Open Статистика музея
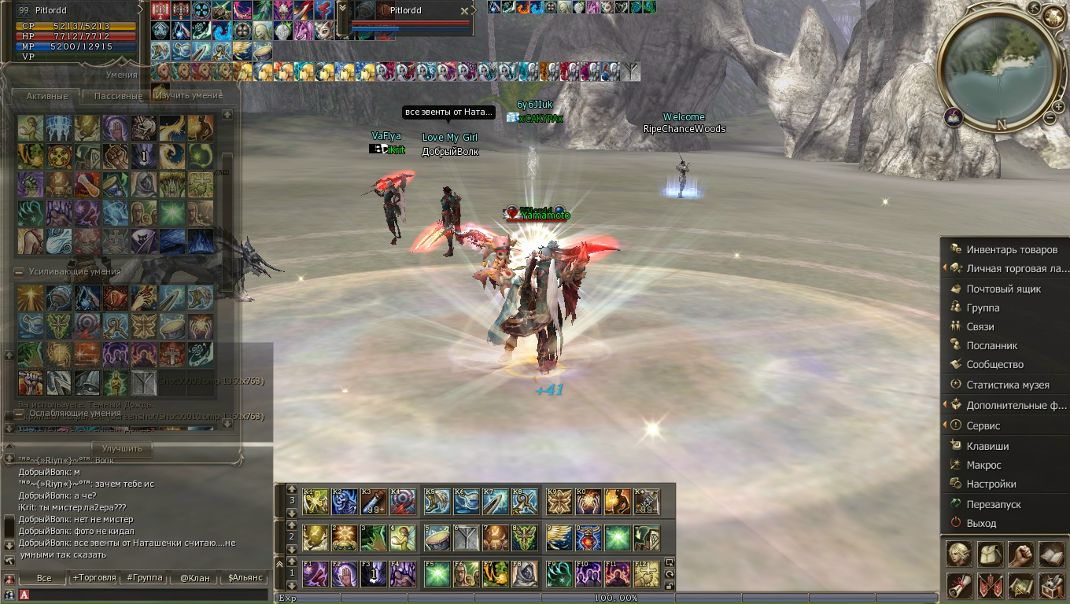Viewport: 1070px width, 604px height. (x=1007, y=384)
